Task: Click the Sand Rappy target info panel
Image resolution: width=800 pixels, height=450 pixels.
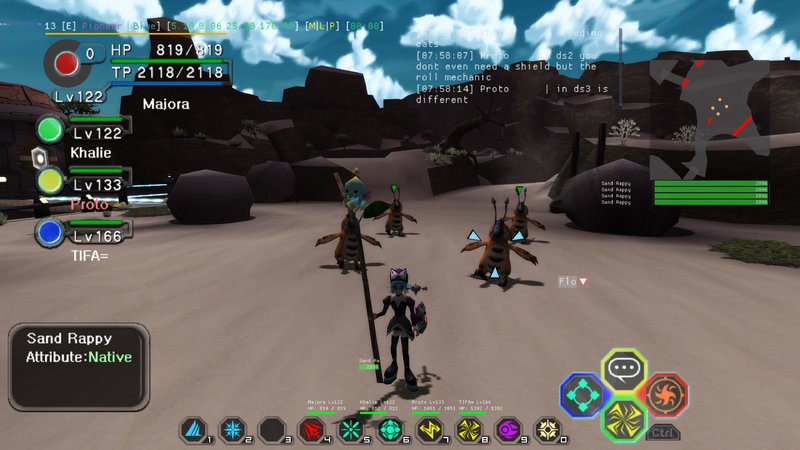Action: (x=79, y=365)
